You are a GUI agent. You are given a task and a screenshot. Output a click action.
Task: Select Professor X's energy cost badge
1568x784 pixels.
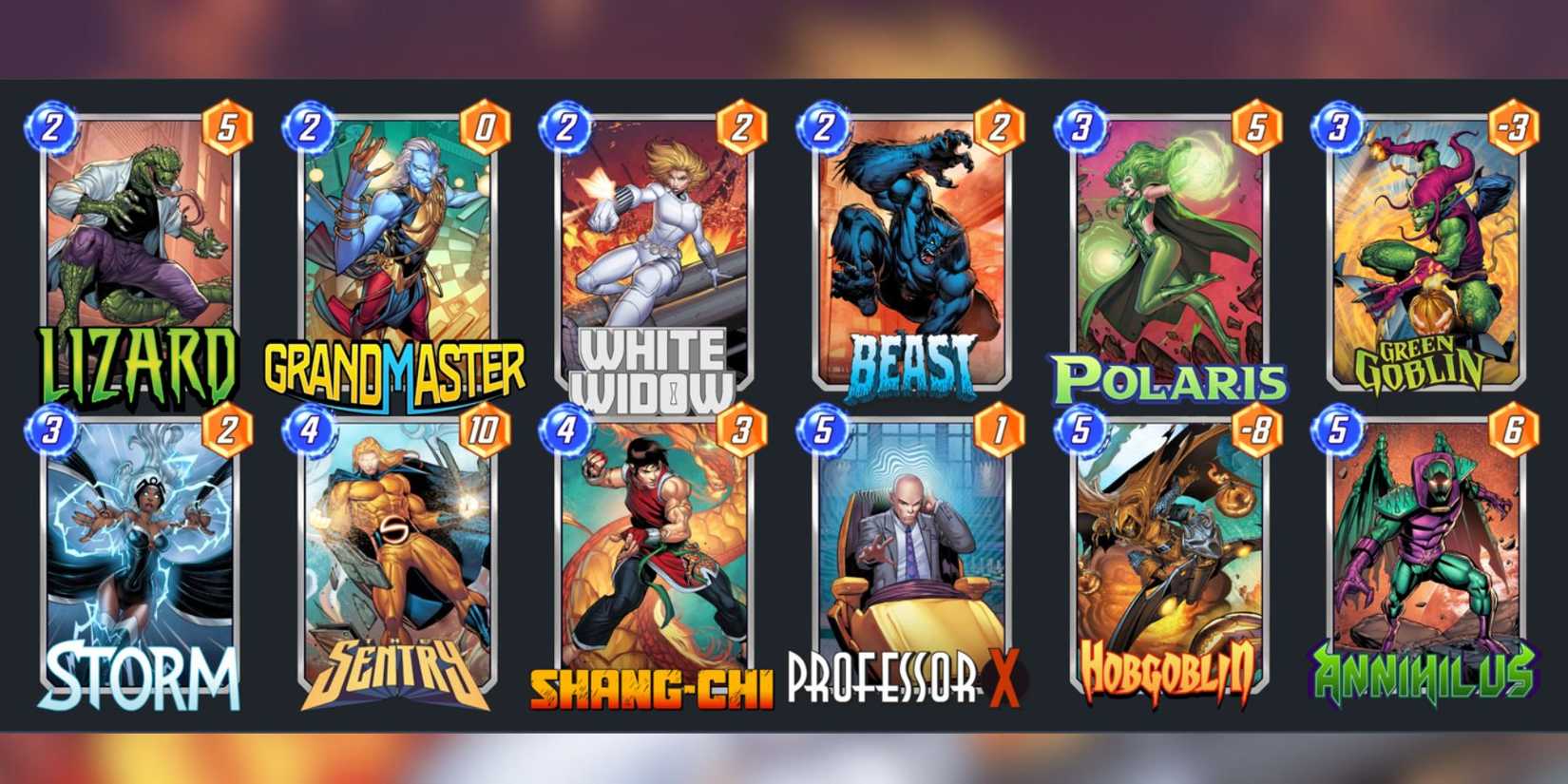(x=822, y=430)
